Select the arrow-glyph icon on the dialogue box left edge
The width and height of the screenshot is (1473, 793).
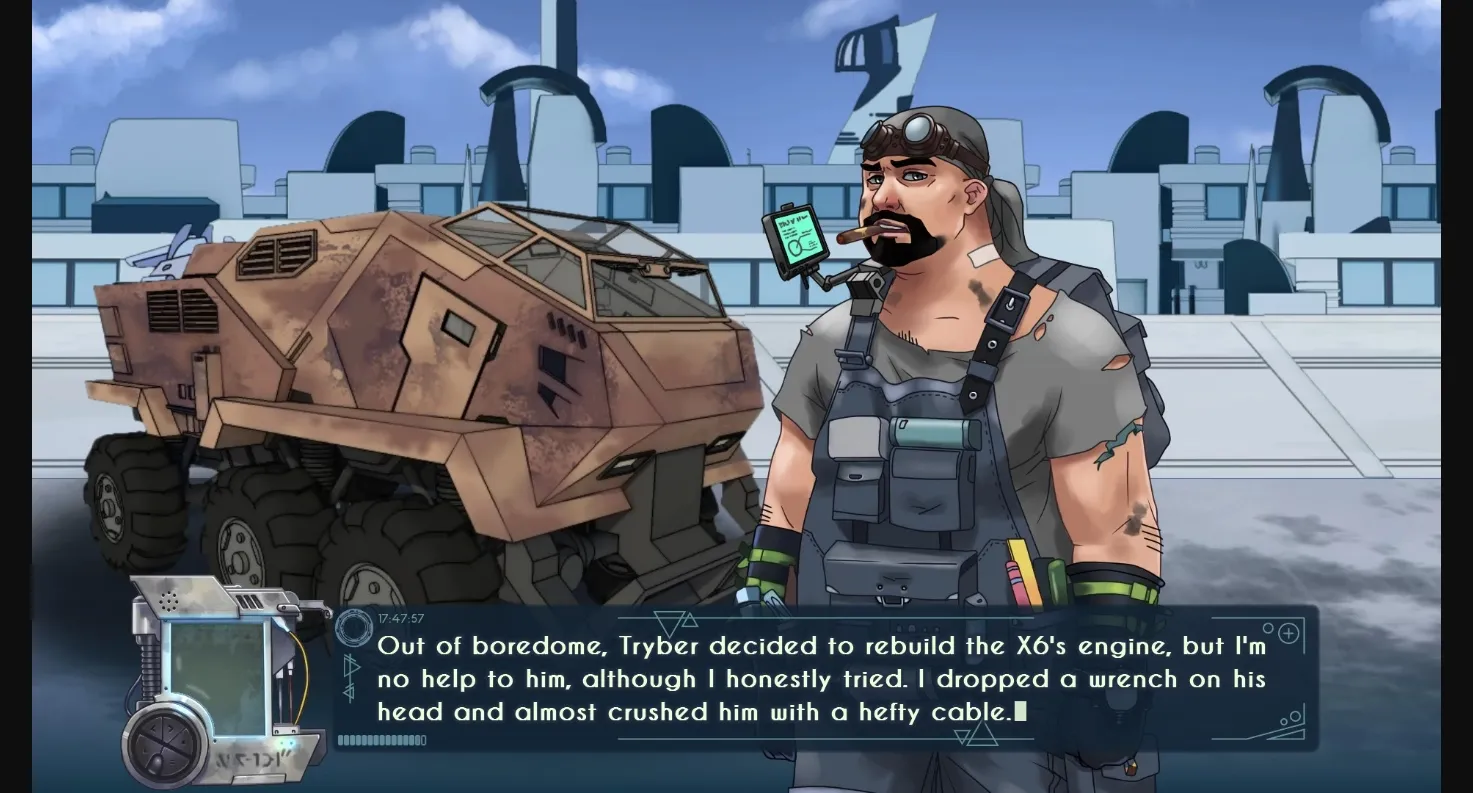pyautogui.click(x=351, y=672)
